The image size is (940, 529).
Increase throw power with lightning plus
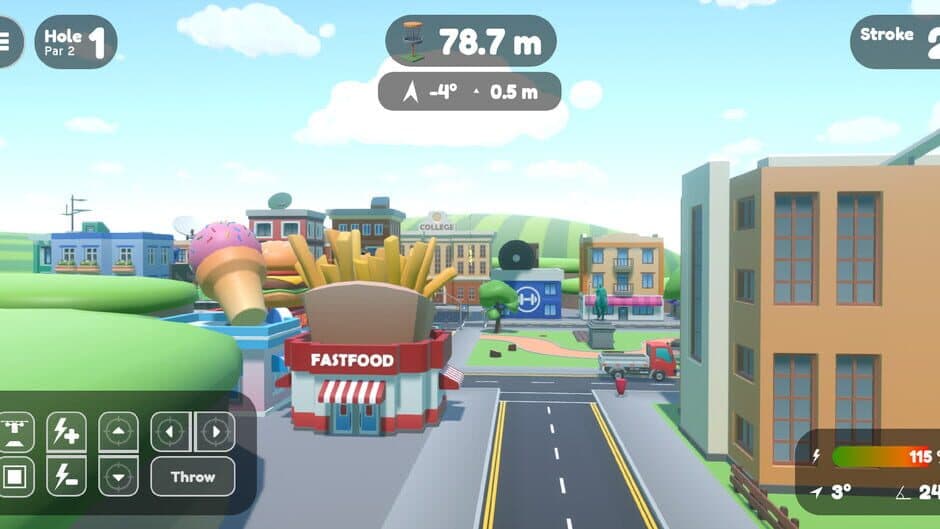pos(66,432)
